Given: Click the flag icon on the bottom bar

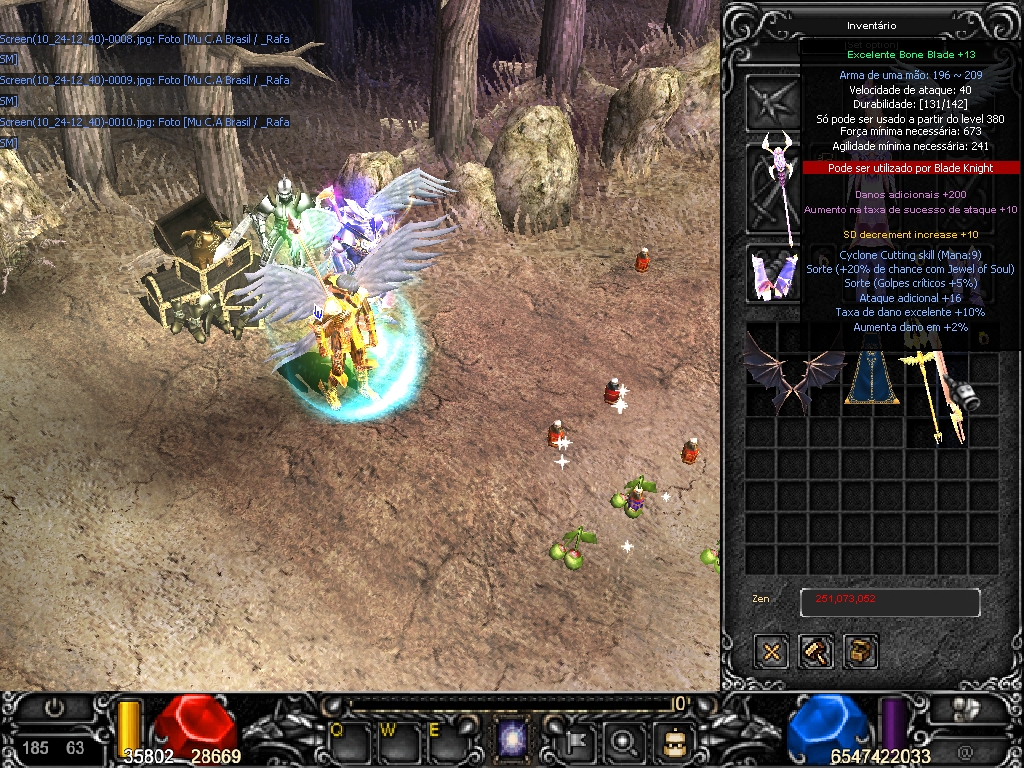Looking at the screenshot, I should pos(578,741).
